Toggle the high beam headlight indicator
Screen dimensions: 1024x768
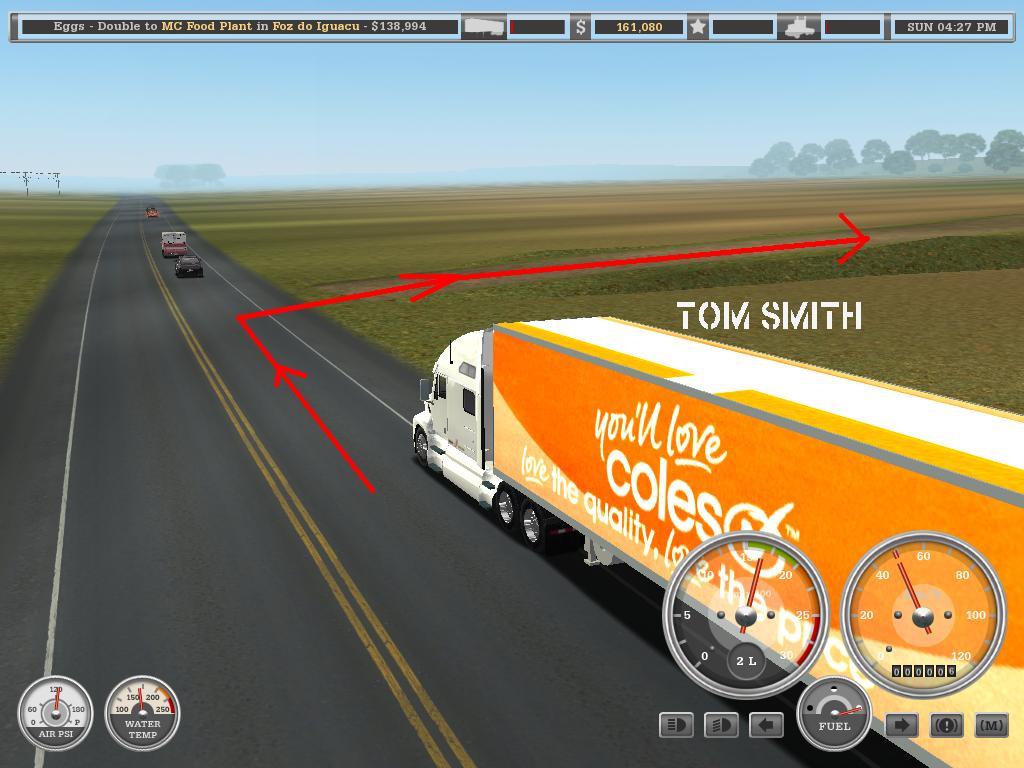click(677, 725)
